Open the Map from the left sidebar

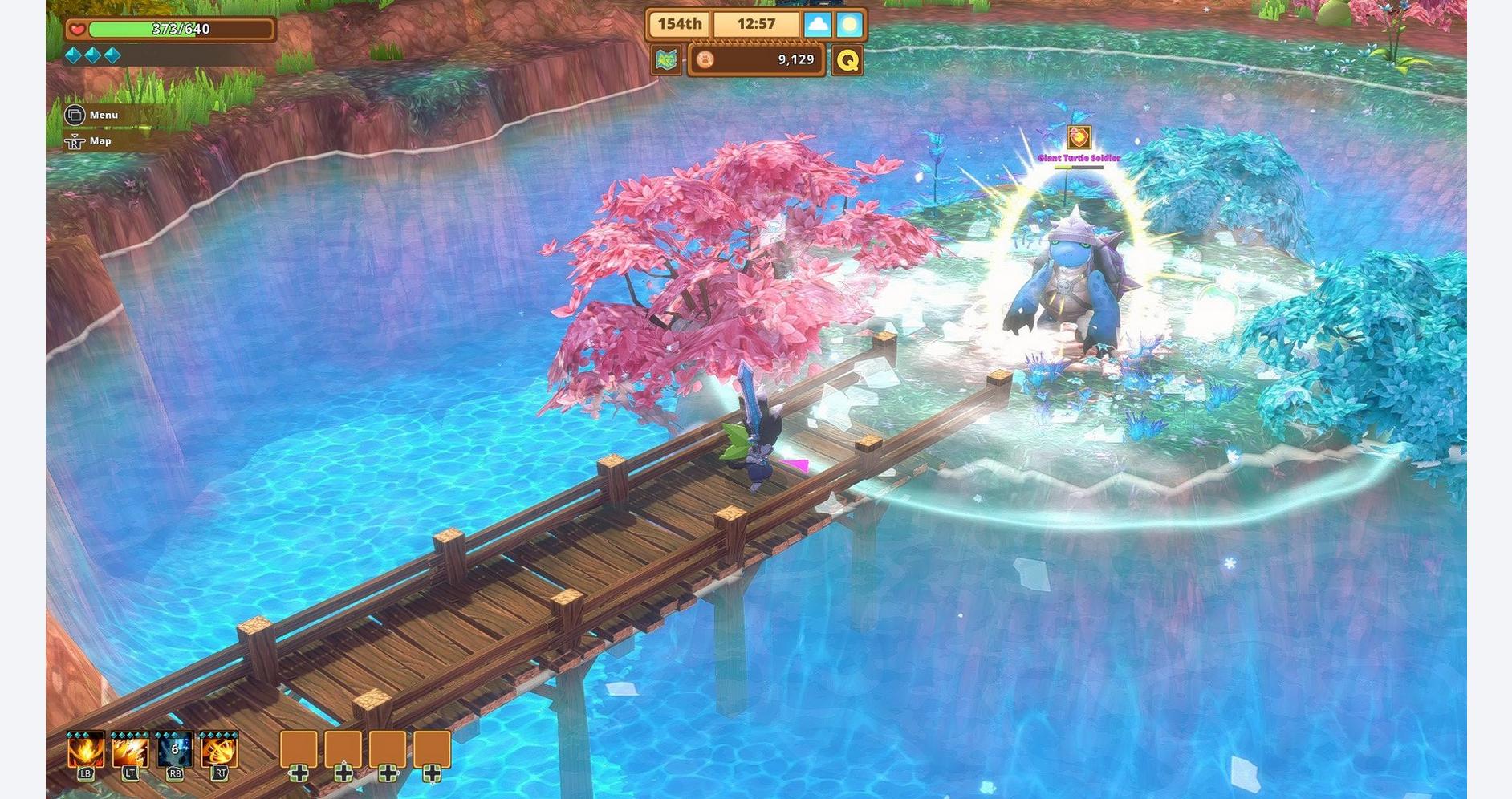coord(88,141)
